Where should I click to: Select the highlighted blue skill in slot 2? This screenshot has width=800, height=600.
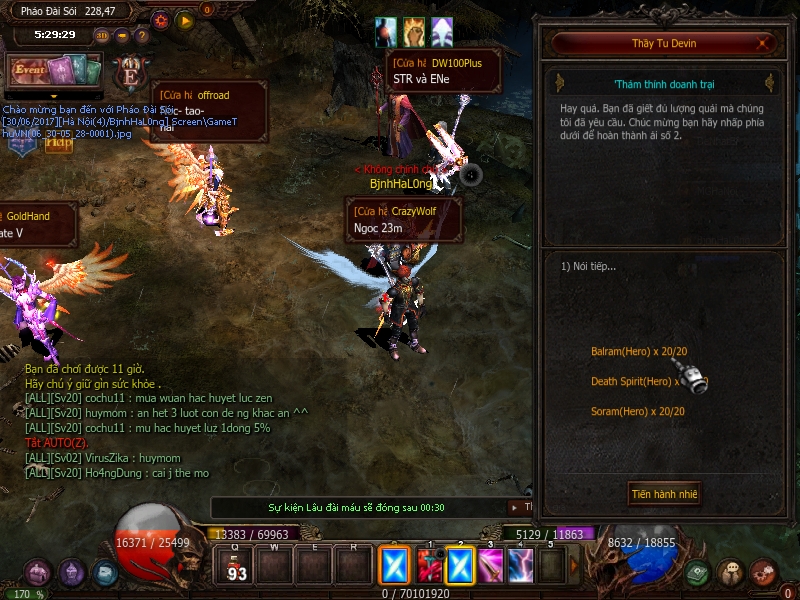click(460, 567)
